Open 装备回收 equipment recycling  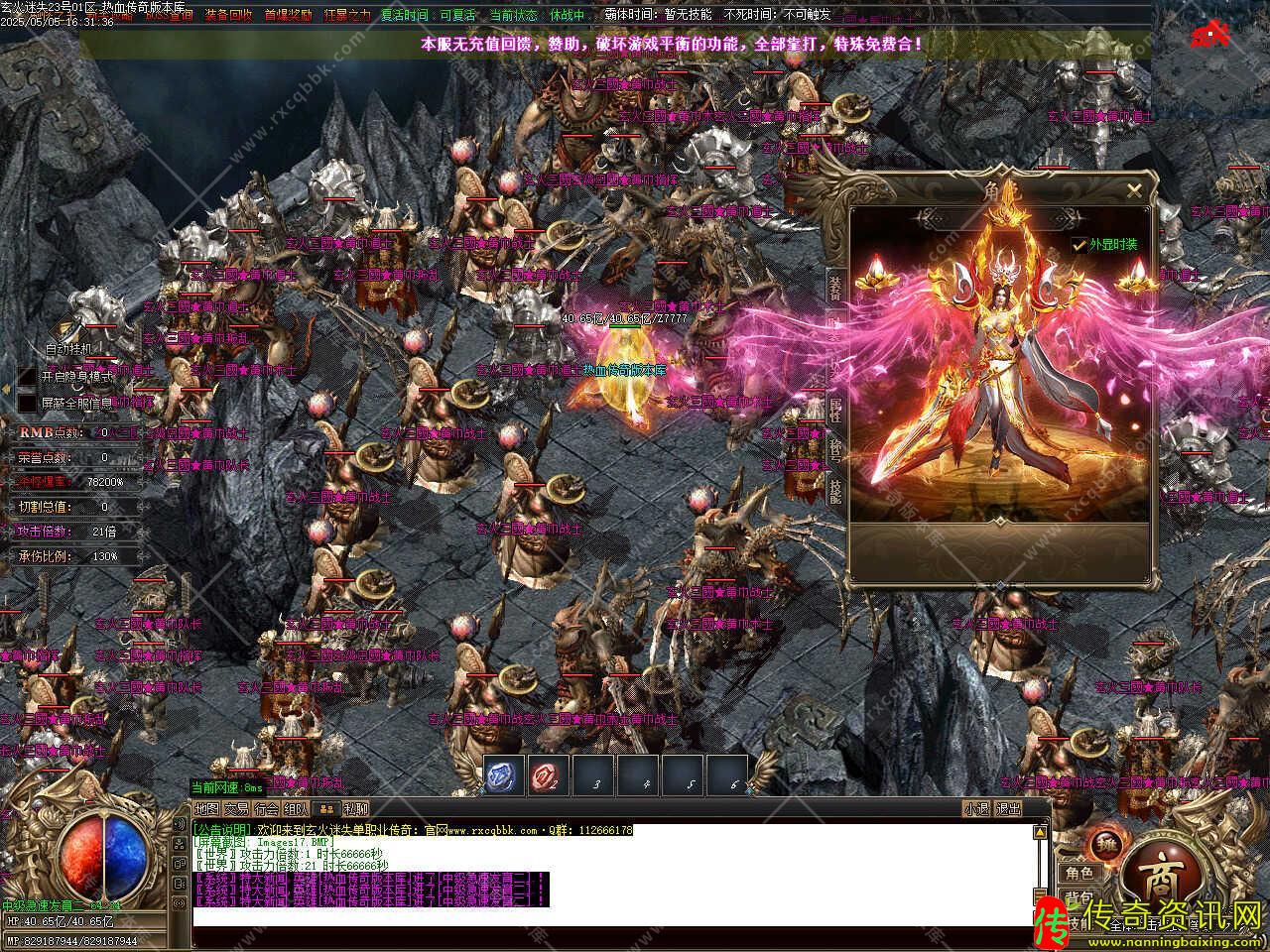tap(228, 15)
